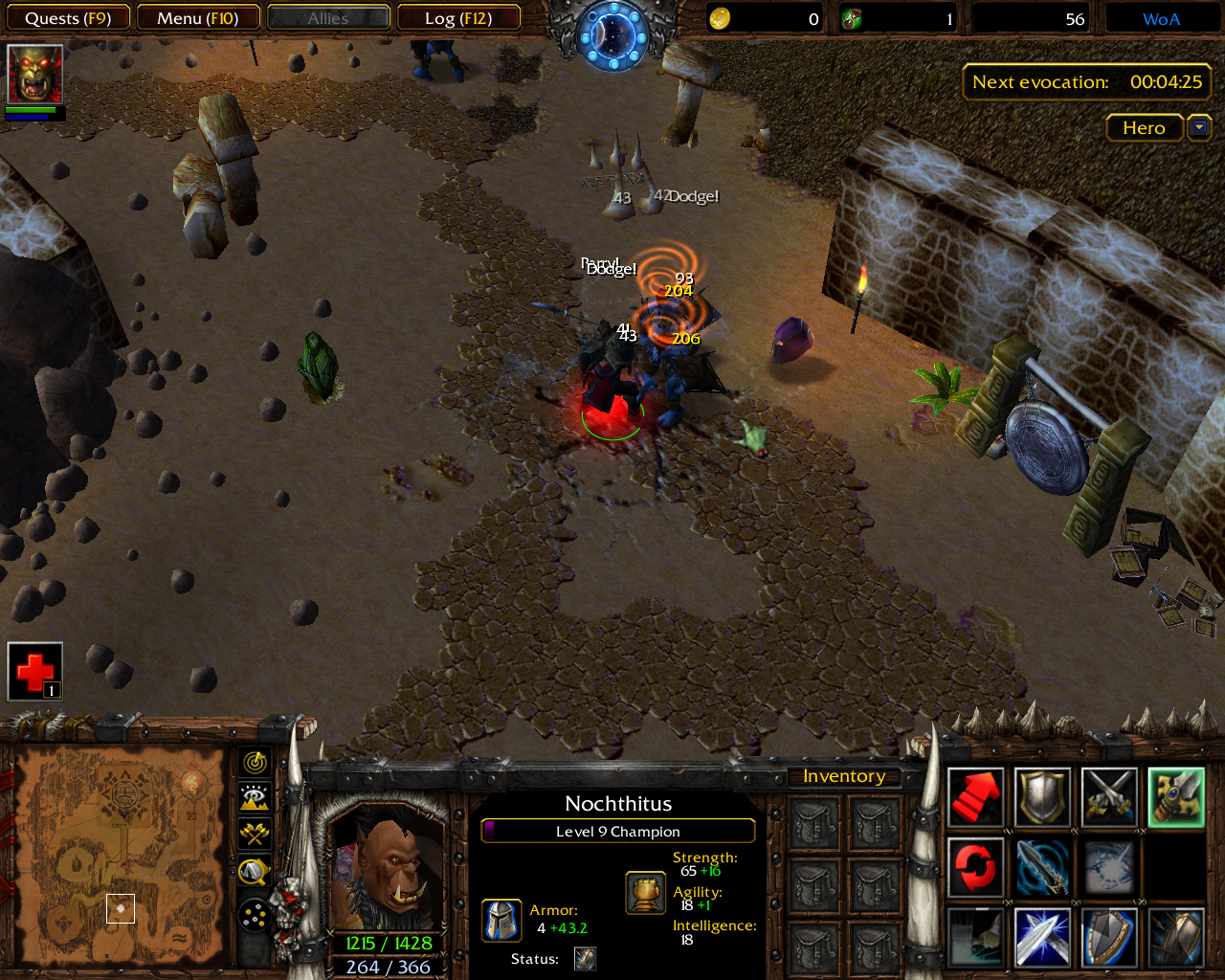The width and height of the screenshot is (1225, 980).
Task: Click on the parchment minimap
Action: 120,857
